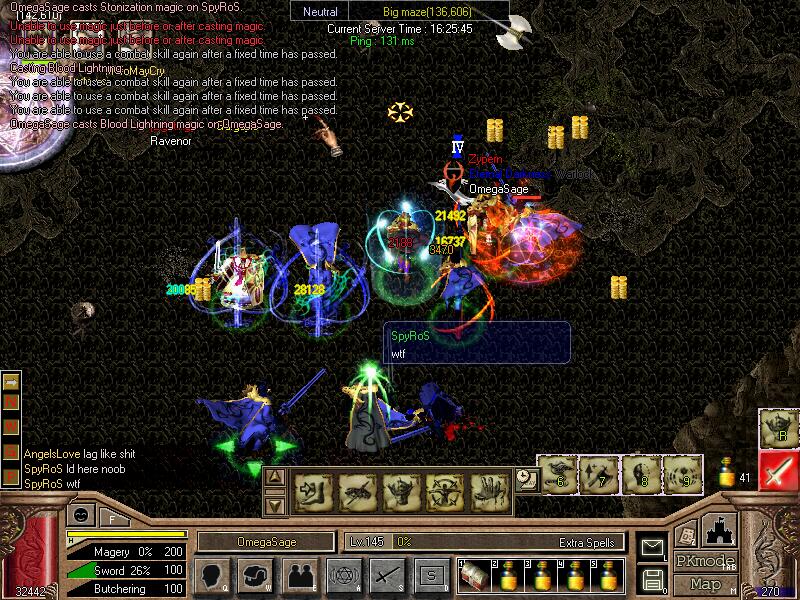Use the potion in belt slot 3
This screenshot has height=600, width=800.
[541, 576]
